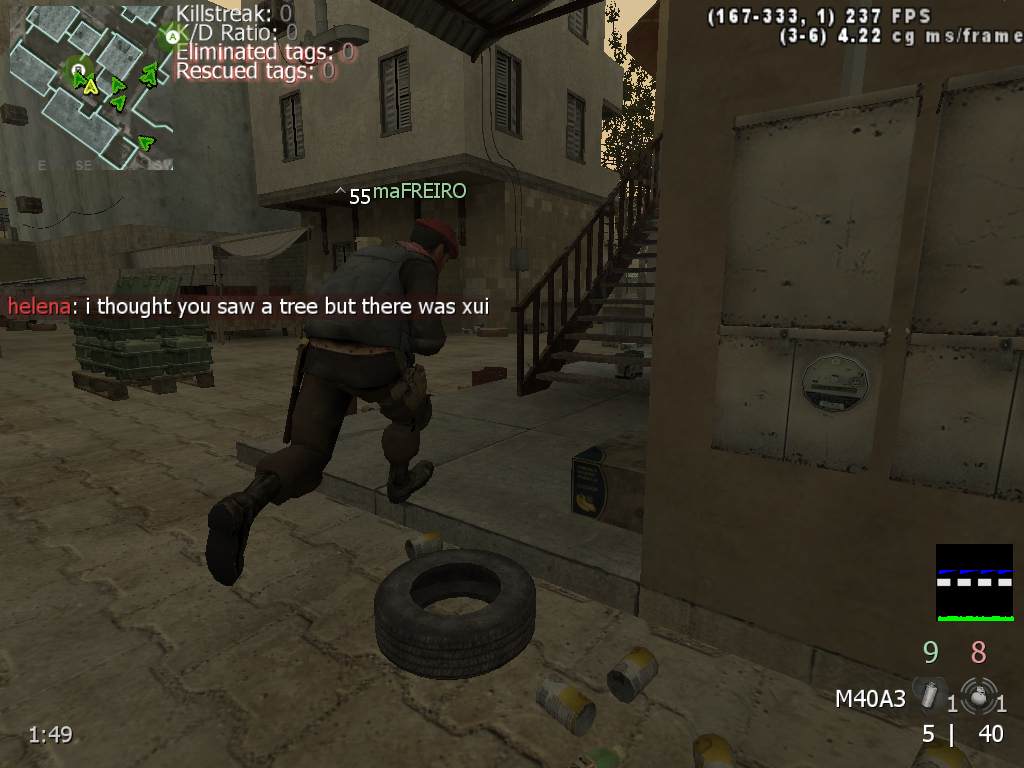Select the smoke grenade canister icon
The height and width of the screenshot is (768, 1024).
[930, 693]
